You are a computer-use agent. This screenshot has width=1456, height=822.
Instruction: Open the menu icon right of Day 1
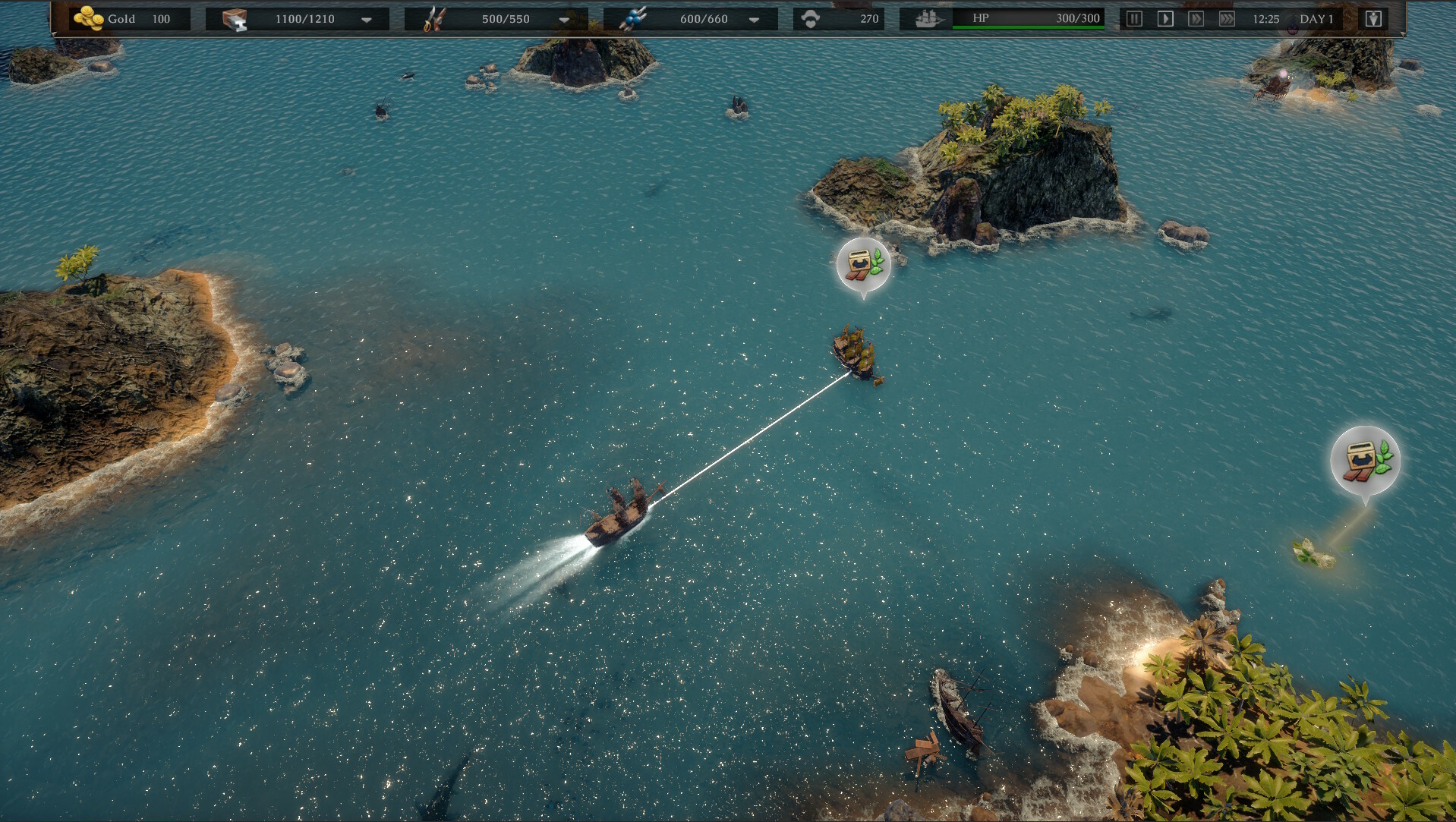tap(1373, 19)
